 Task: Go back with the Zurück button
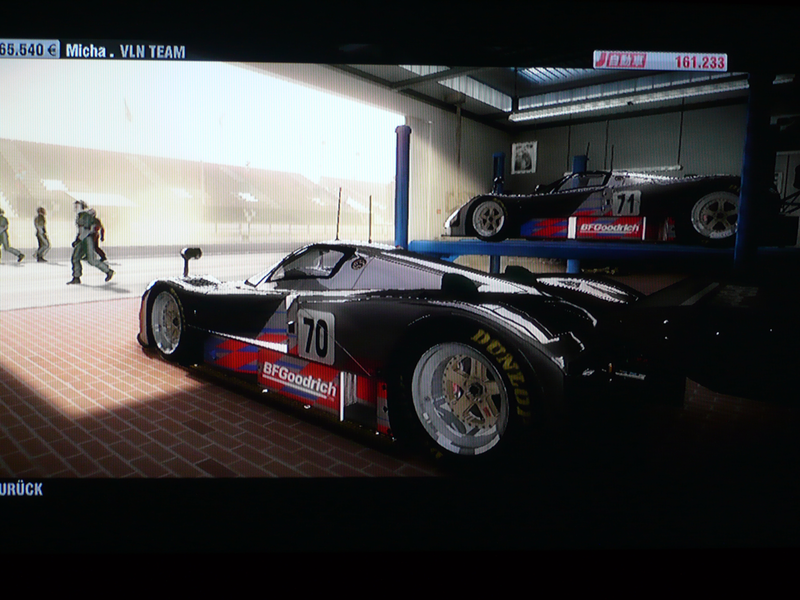point(22,489)
